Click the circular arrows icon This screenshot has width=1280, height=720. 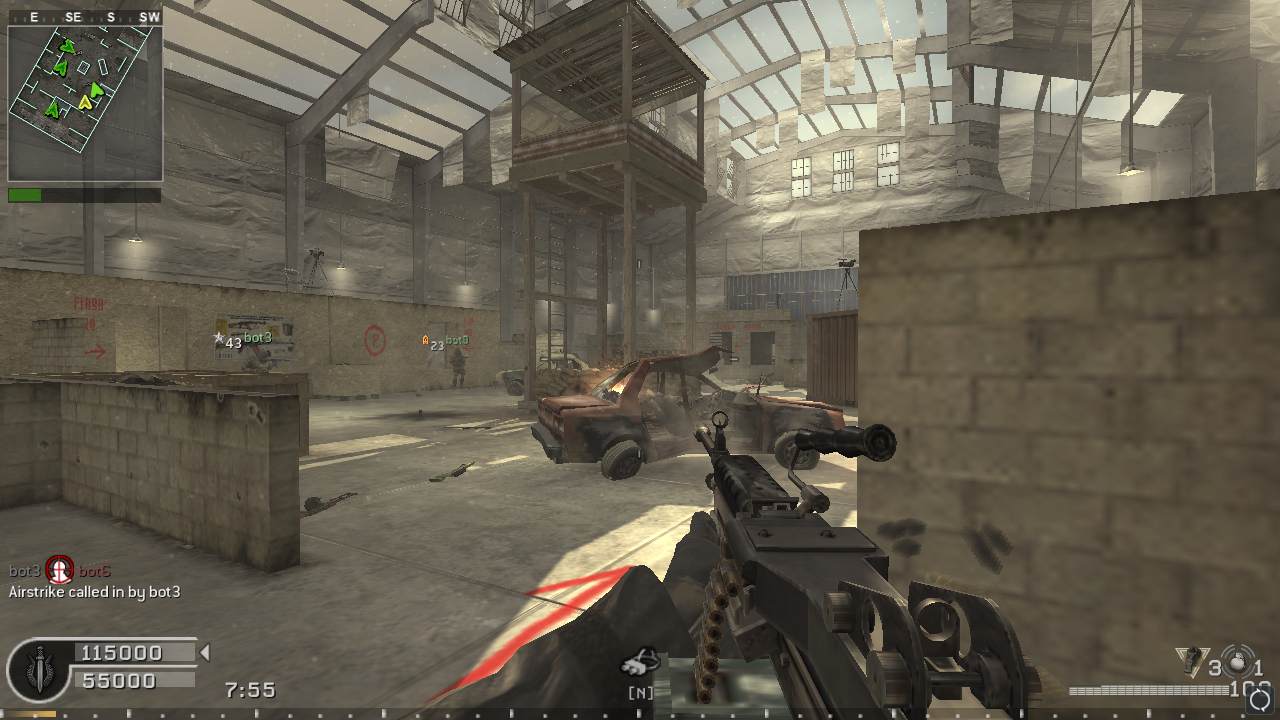click(1259, 698)
